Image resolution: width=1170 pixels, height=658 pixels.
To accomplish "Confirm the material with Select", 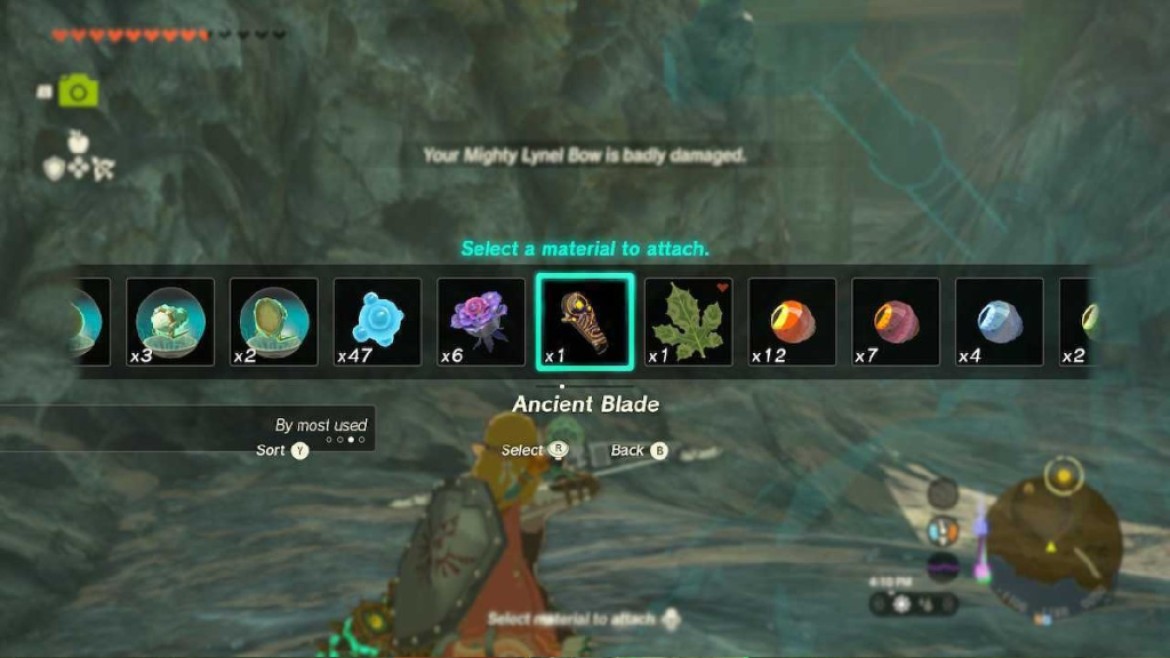I will point(534,451).
